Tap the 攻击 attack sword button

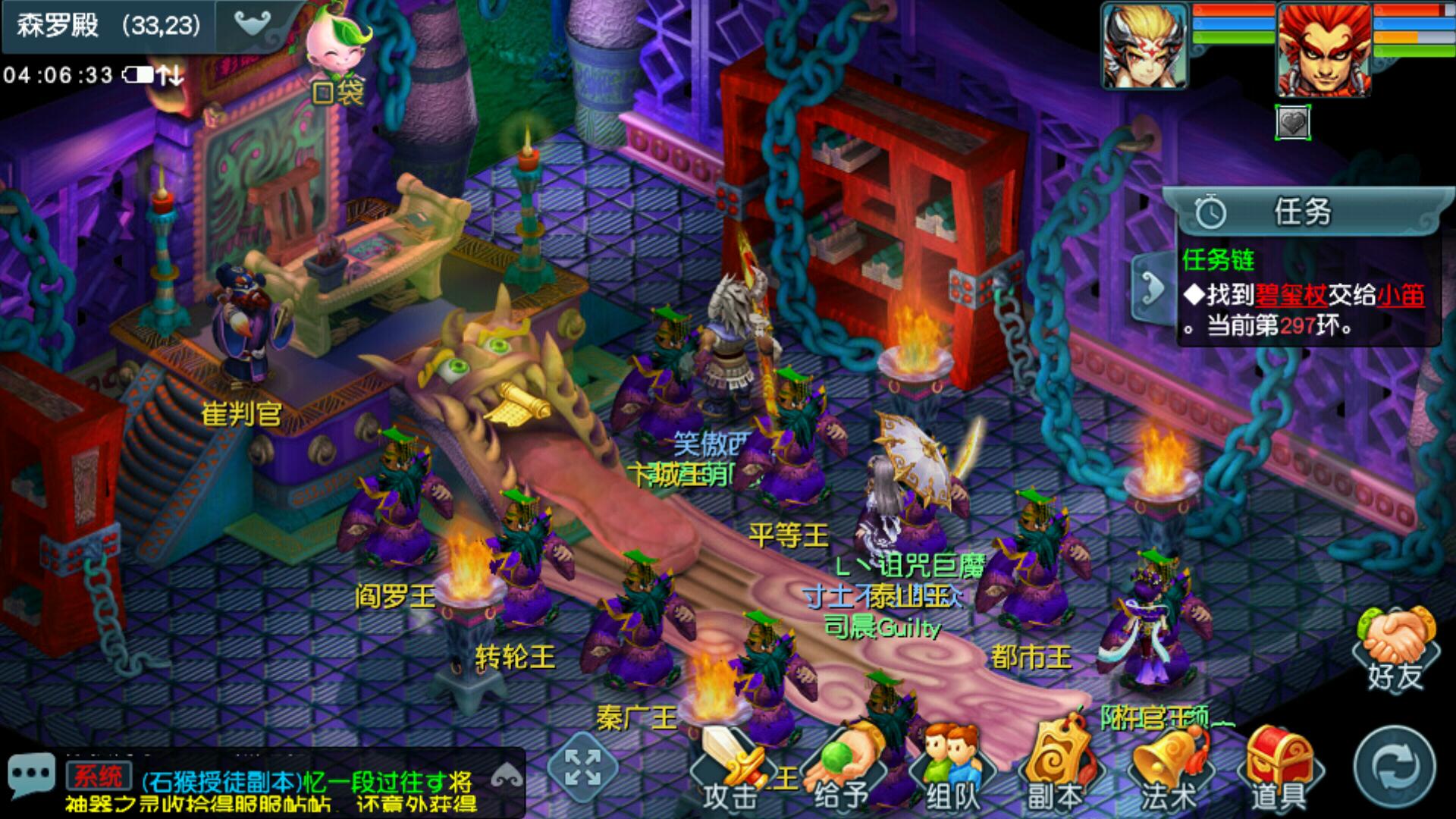[x=731, y=770]
